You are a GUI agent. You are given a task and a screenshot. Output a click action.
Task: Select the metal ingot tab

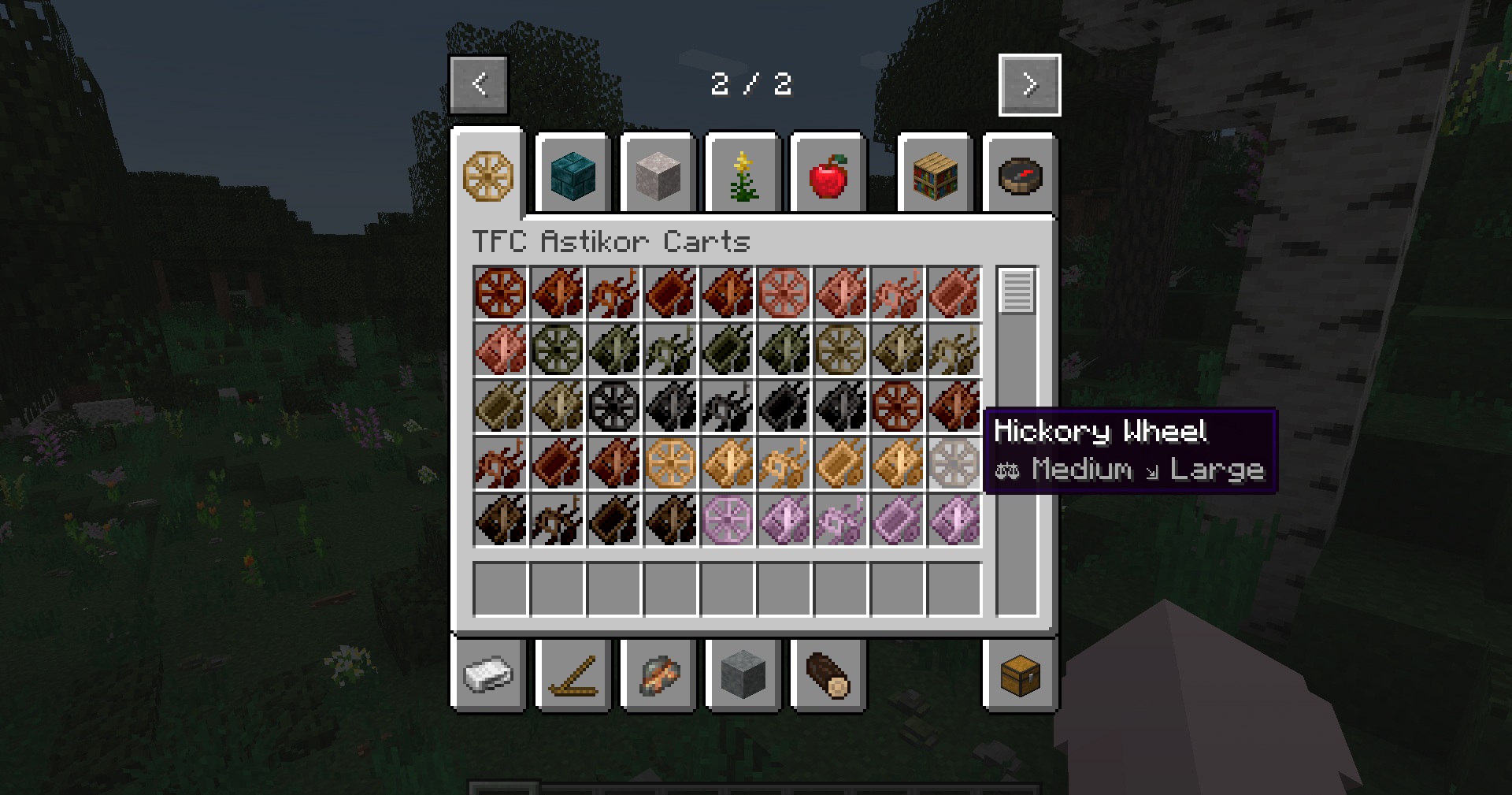pyautogui.click(x=488, y=675)
